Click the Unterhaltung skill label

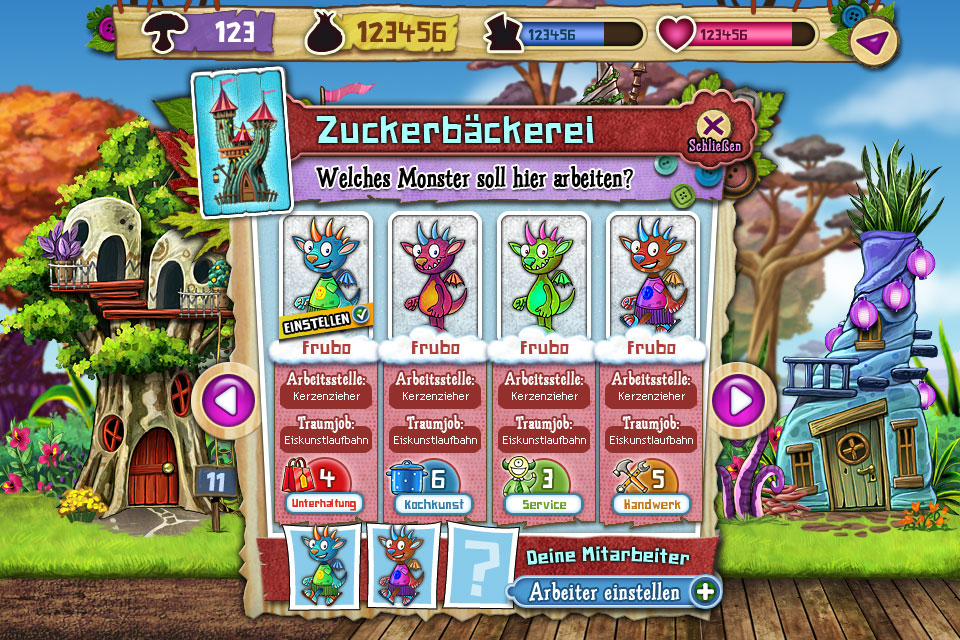pos(324,504)
